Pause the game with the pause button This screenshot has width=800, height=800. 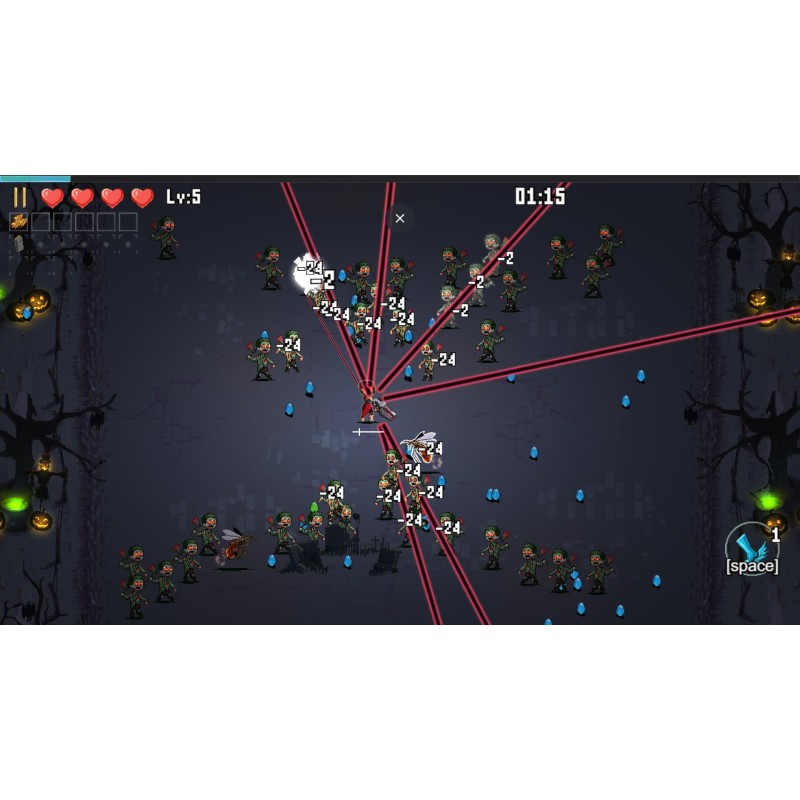tap(20, 197)
